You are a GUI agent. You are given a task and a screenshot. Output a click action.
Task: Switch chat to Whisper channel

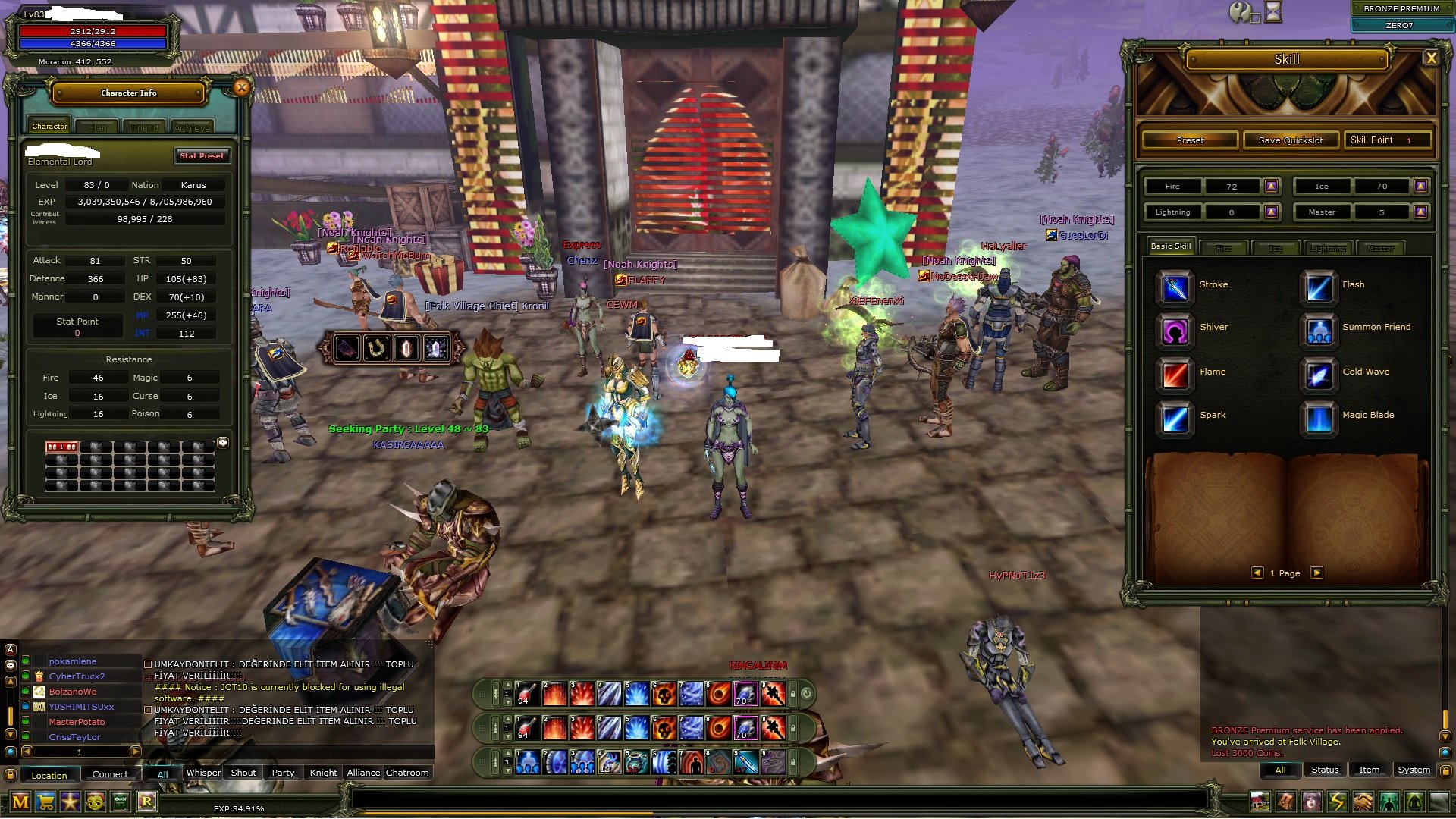pyautogui.click(x=203, y=773)
